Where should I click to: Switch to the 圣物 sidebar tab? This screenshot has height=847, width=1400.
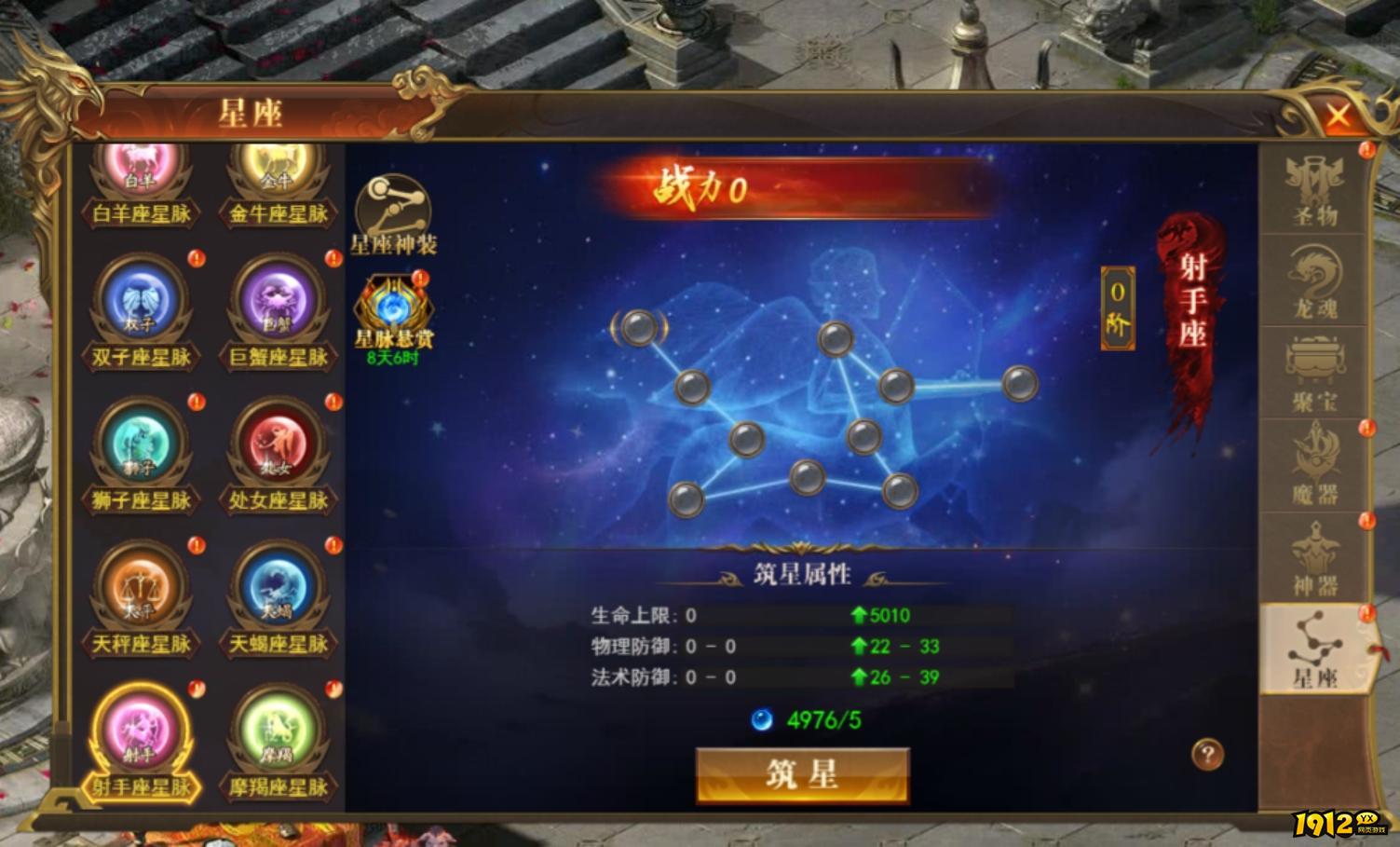coord(1314,184)
